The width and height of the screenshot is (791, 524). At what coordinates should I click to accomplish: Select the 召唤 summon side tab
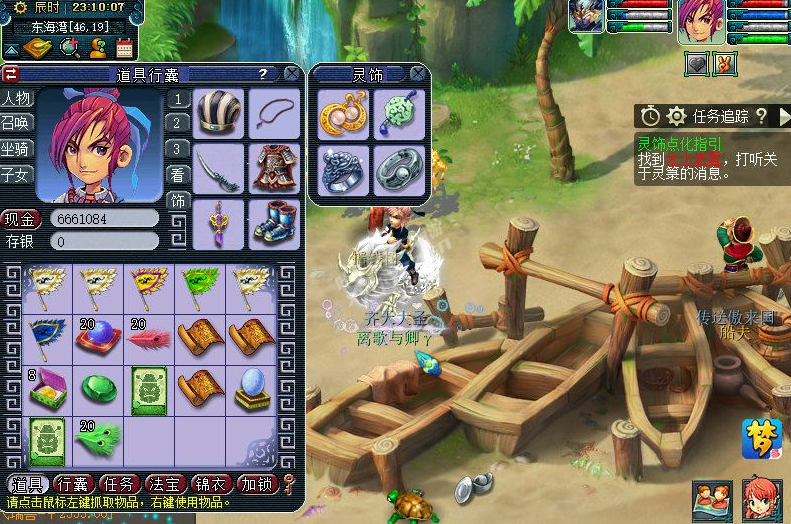pos(16,123)
